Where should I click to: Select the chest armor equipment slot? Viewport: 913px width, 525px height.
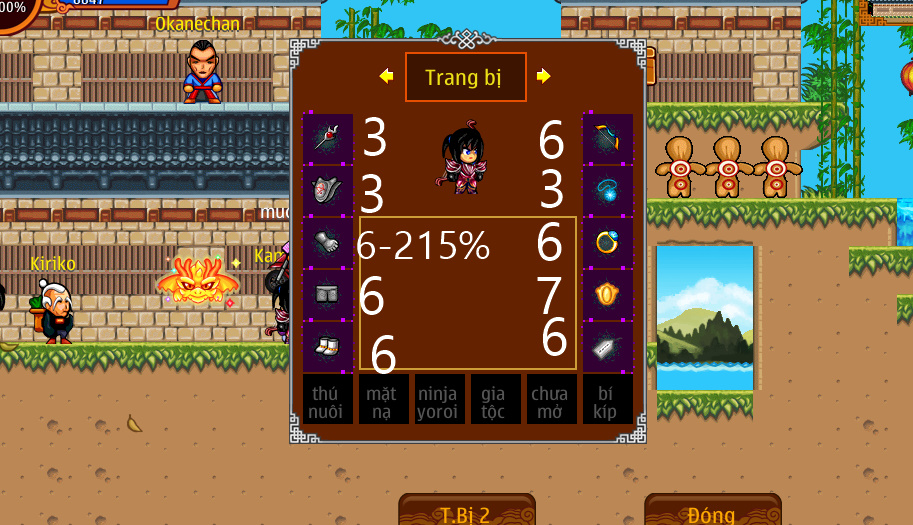click(x=328, y=190)
